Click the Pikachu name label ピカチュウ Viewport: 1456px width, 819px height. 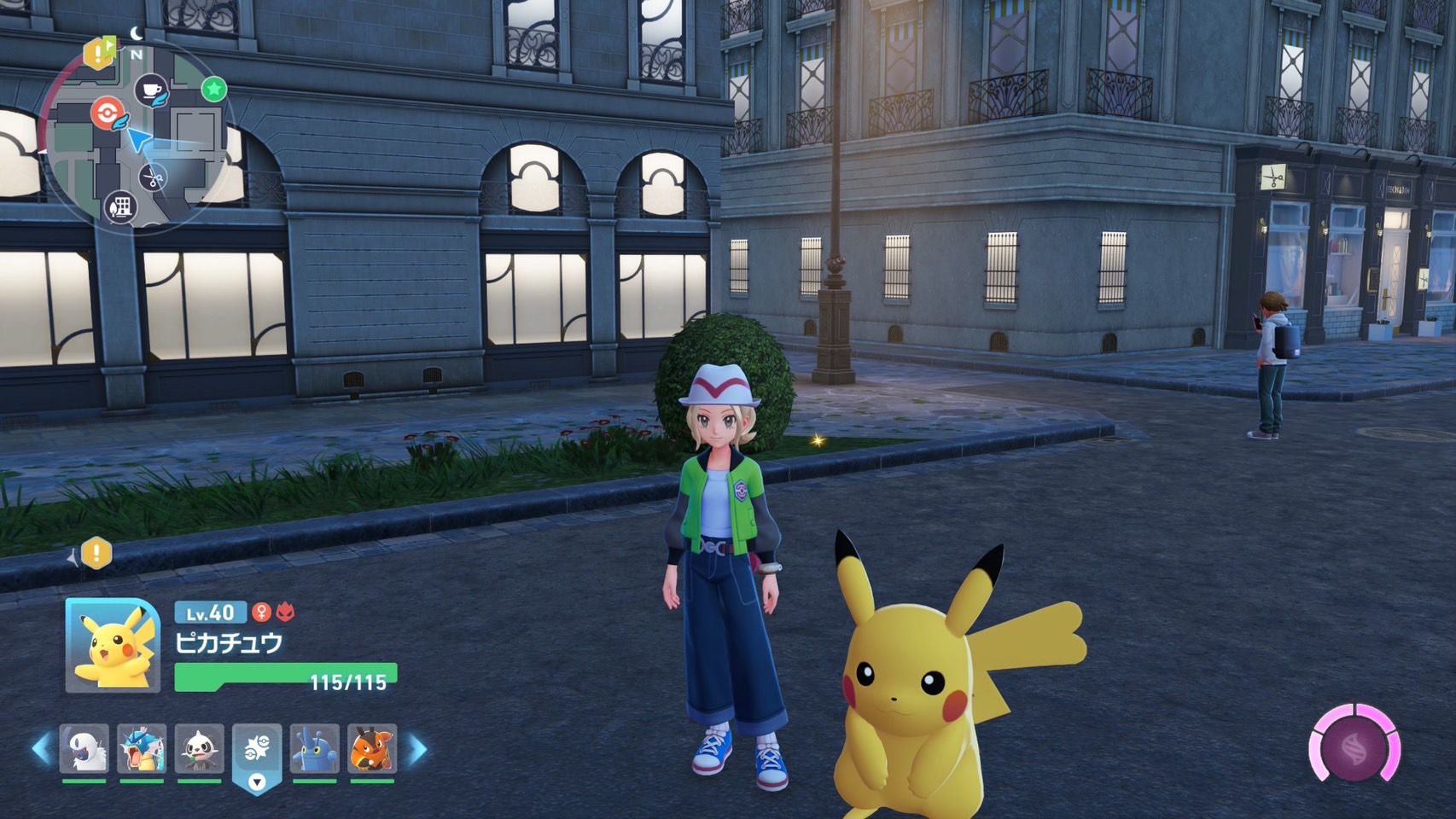pos(227,642)
